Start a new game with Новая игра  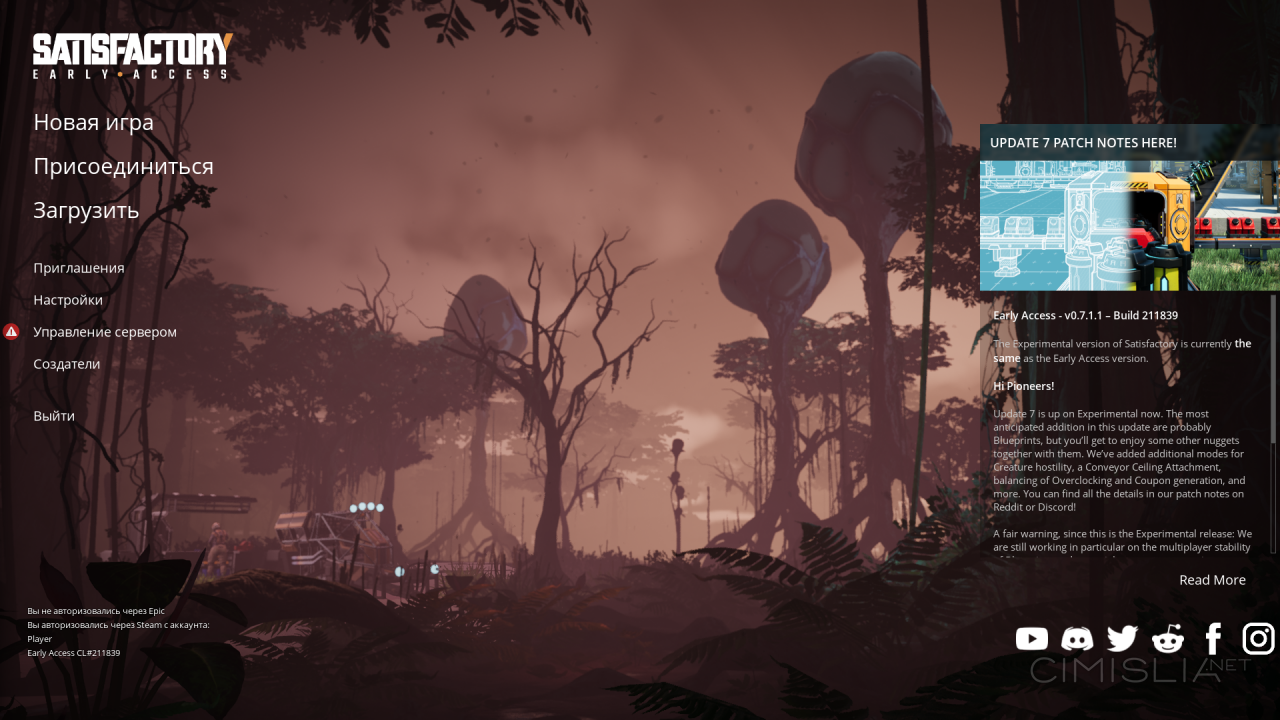point(93,122)
